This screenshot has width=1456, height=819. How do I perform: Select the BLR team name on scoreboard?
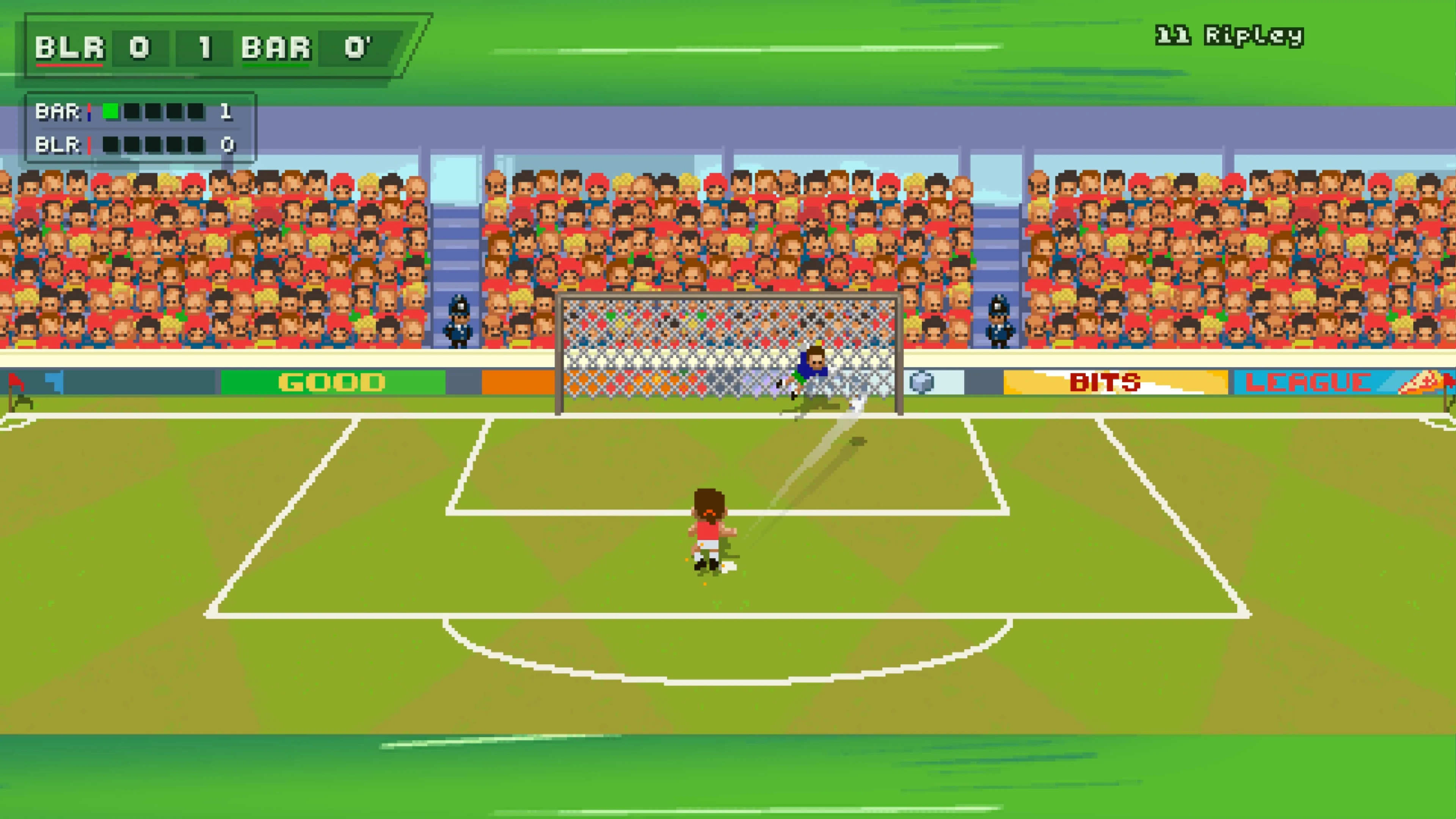(x=71, y=48)
